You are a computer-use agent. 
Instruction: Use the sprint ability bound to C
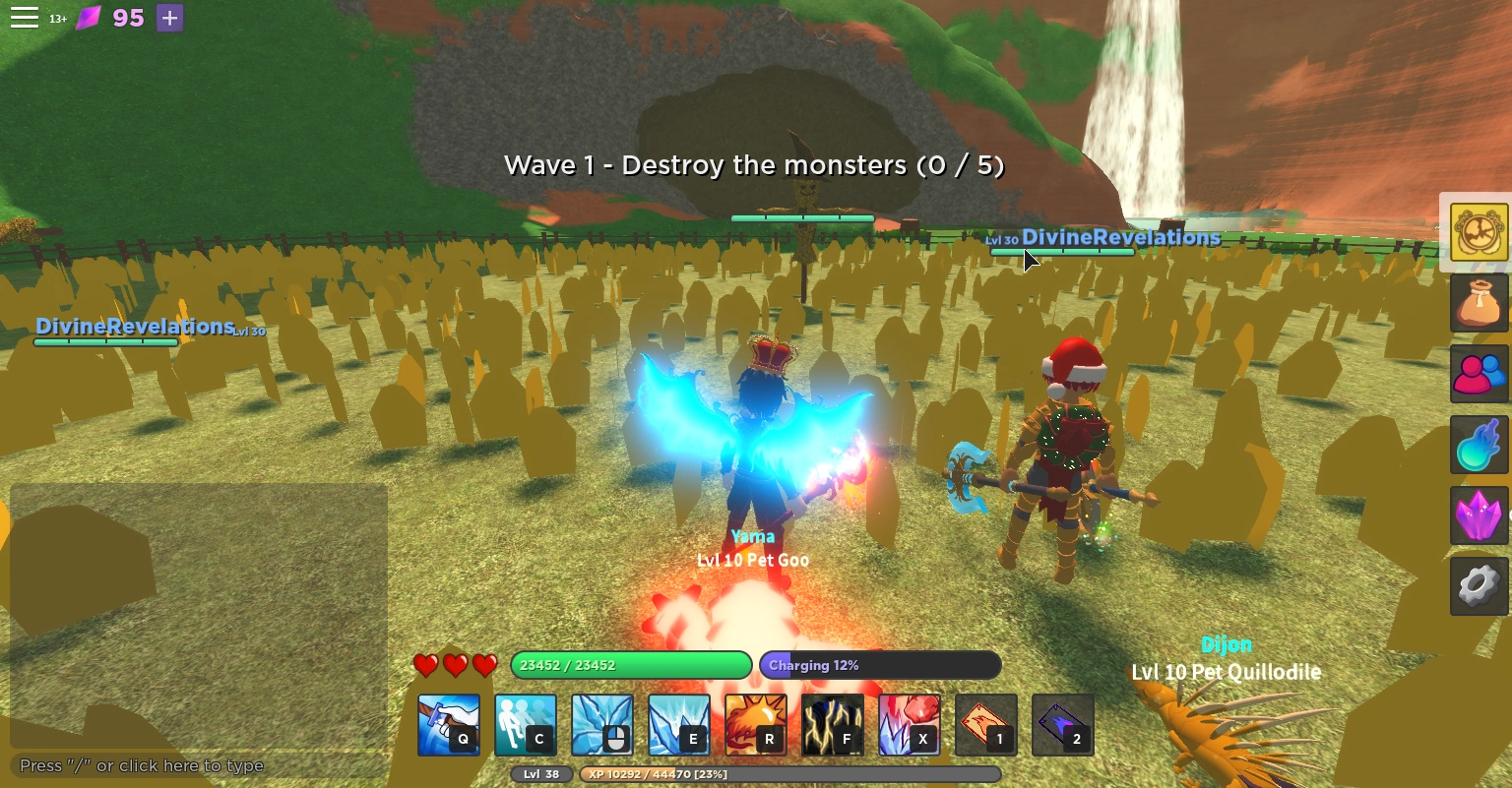(x=526, y=724)
